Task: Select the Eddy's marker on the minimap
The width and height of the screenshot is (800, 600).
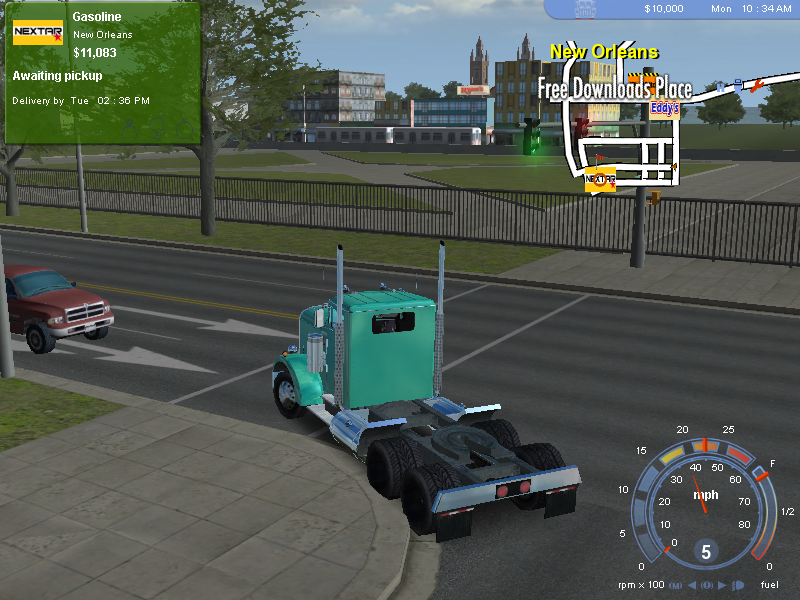Action: 664,110
